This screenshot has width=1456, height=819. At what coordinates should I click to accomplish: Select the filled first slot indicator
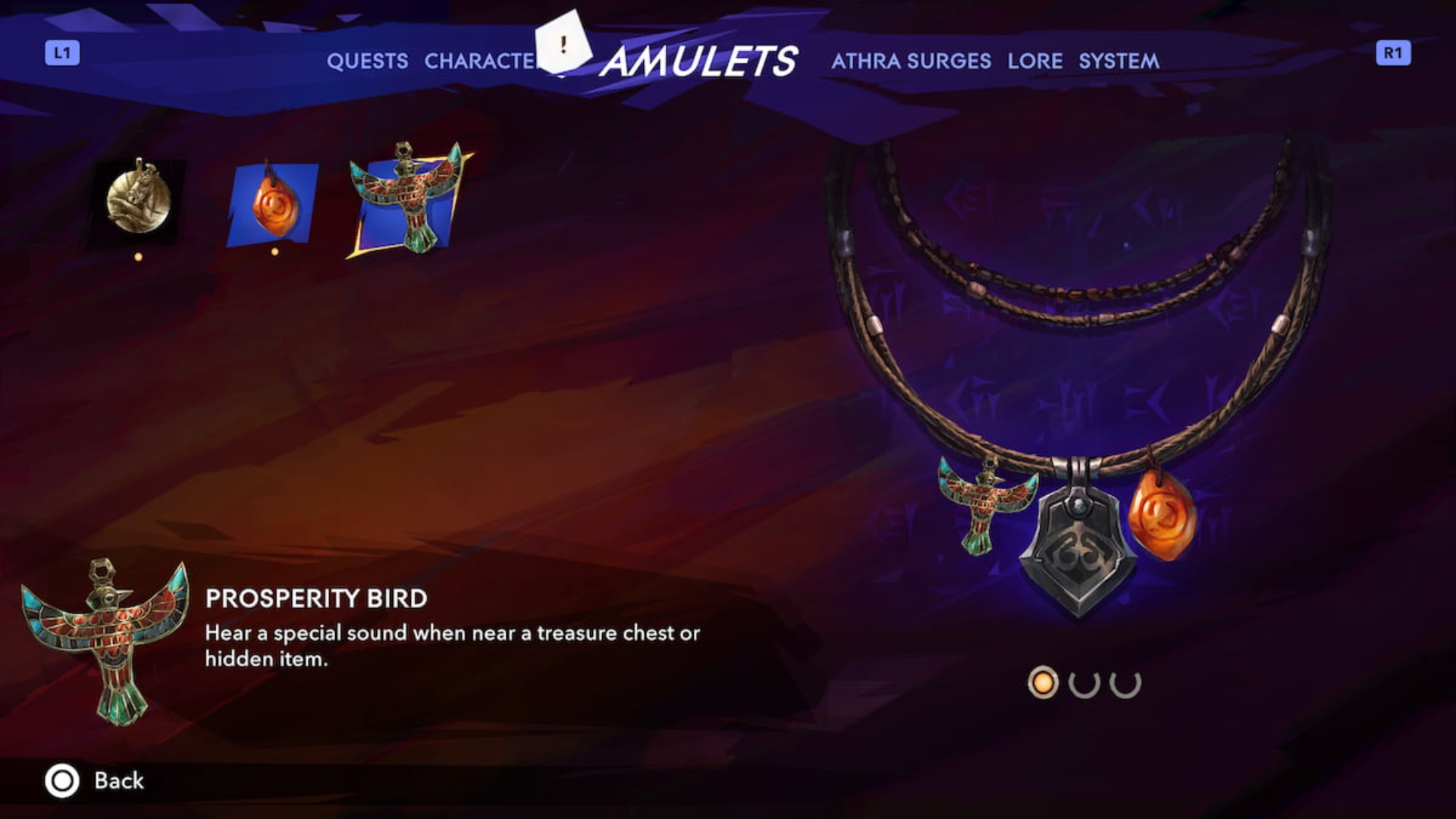point(1043,681)
